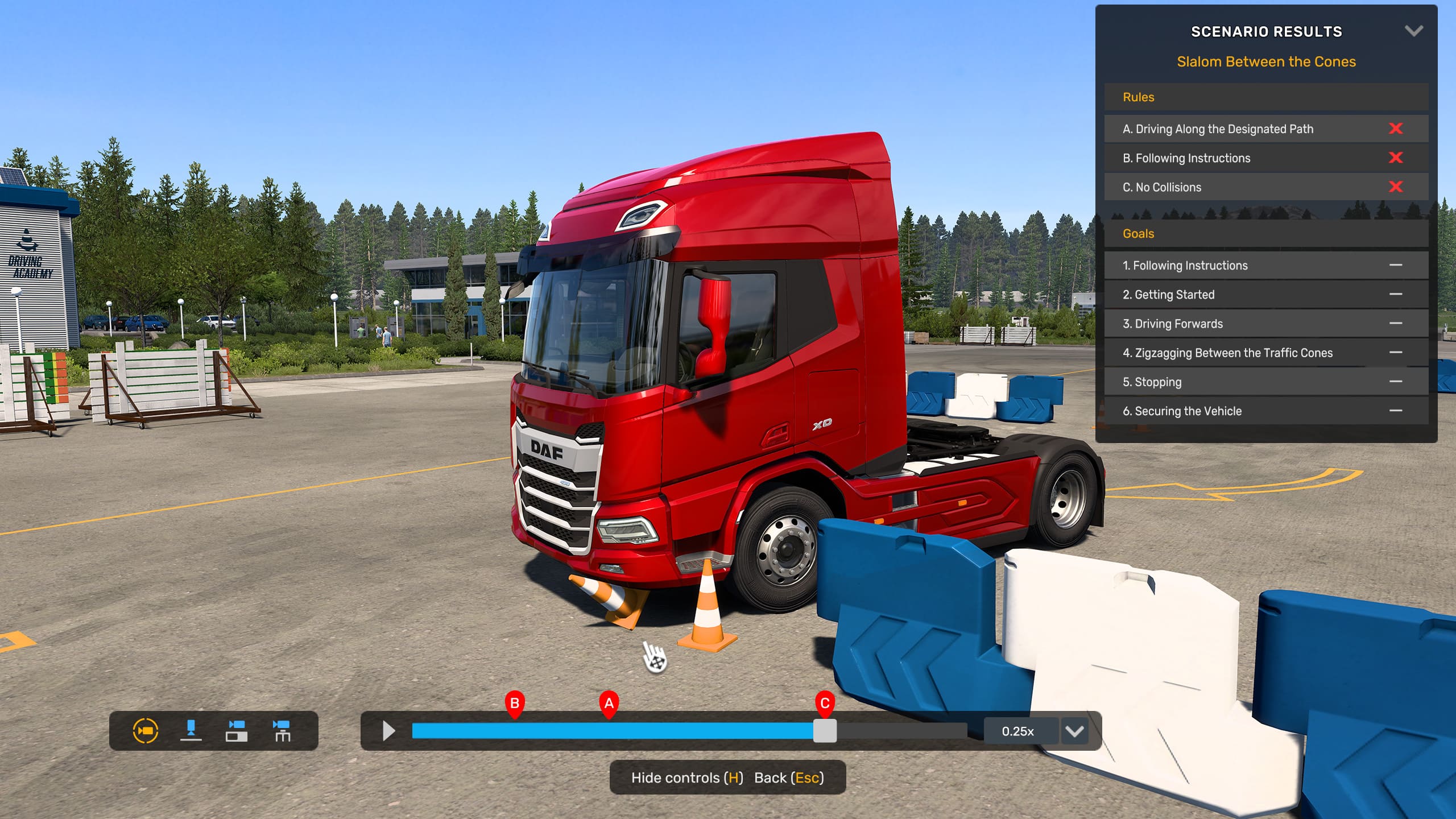Viewport: 1456px width, 819px height.
Task: Select the orange free orbit camera icon
Action: pyautogui.click(x=146, y=731)
